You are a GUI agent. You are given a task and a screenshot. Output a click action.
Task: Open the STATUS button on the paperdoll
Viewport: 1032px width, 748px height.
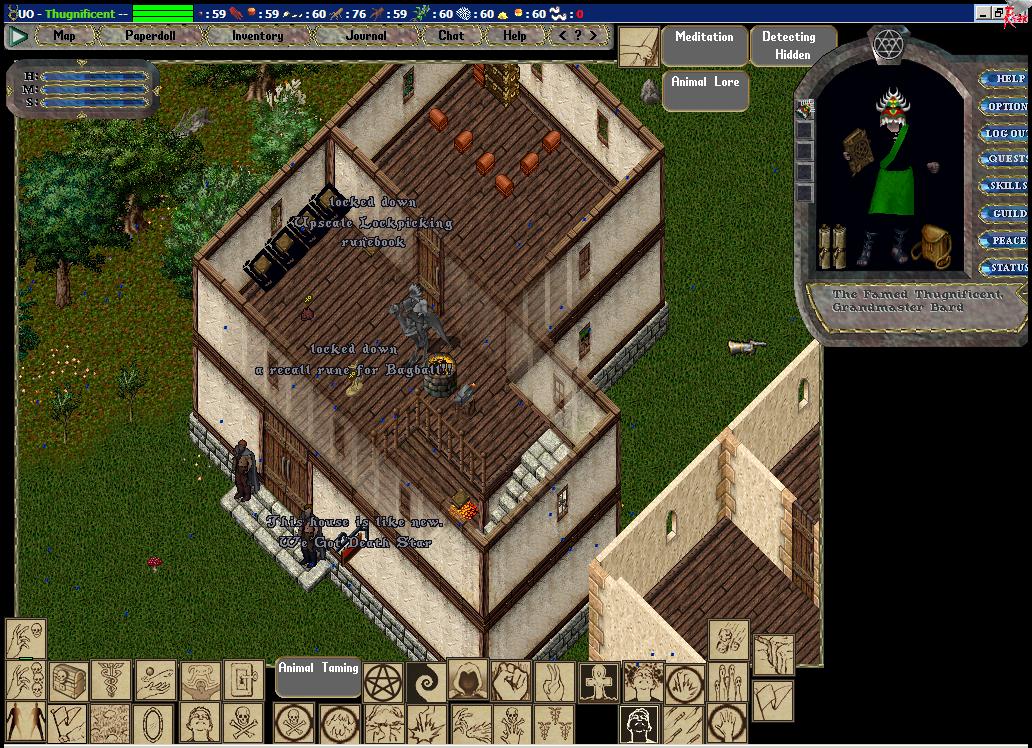[x=1005, y=267]
